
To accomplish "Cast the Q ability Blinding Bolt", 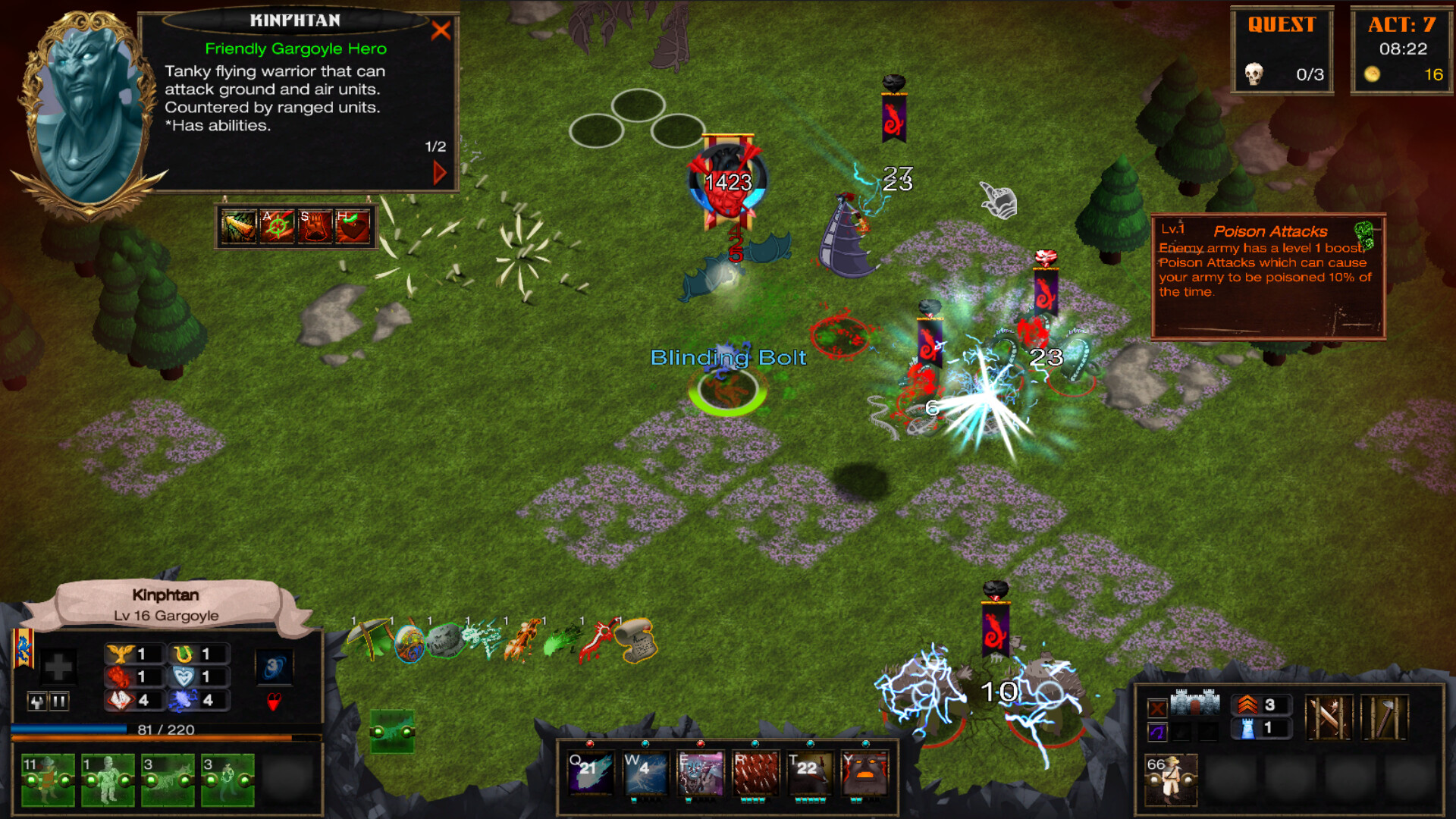I will point(591,773).
